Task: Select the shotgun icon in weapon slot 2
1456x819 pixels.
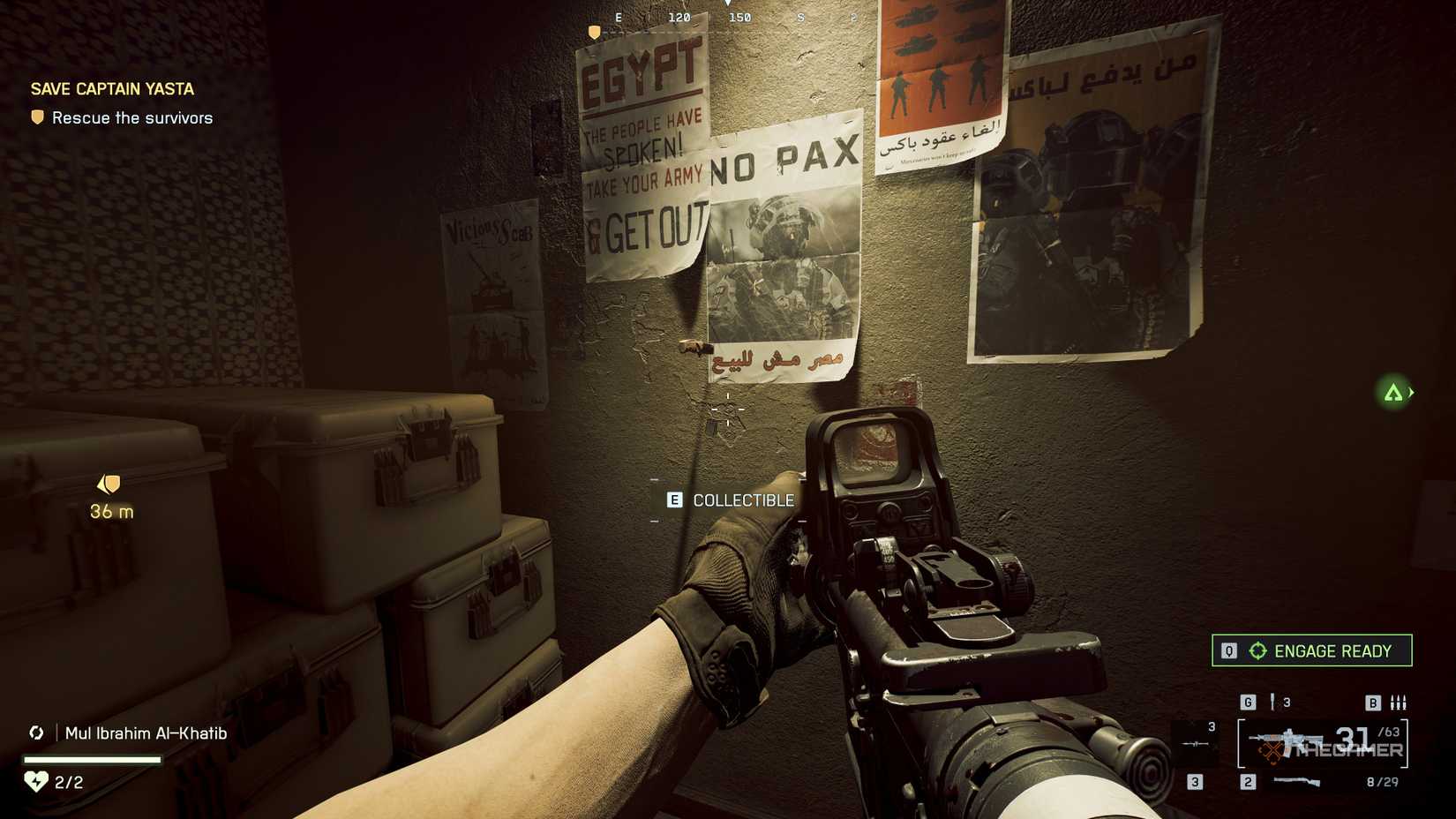Action: pos(1295,782)
